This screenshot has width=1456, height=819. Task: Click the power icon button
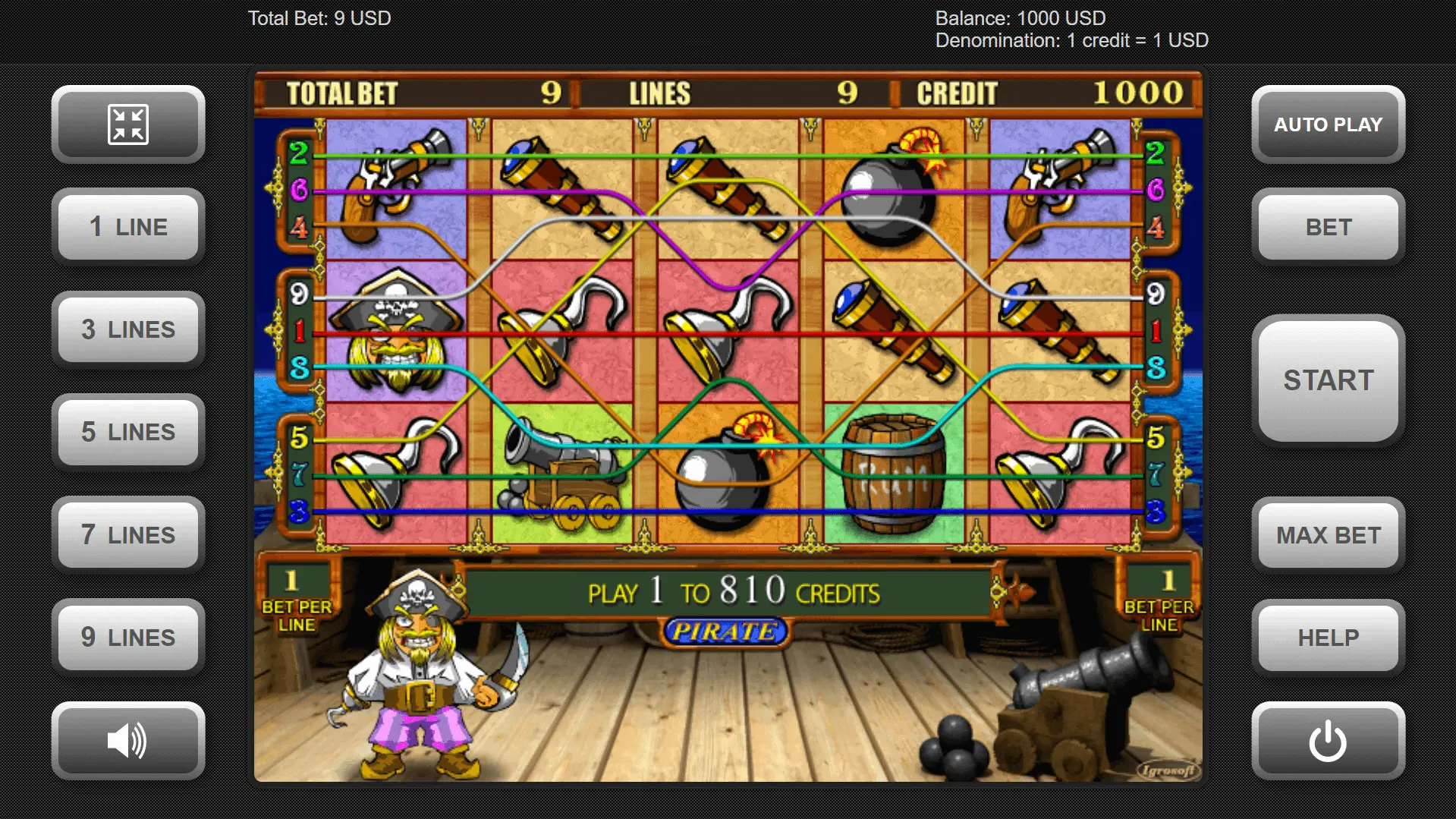point(1328,741)
